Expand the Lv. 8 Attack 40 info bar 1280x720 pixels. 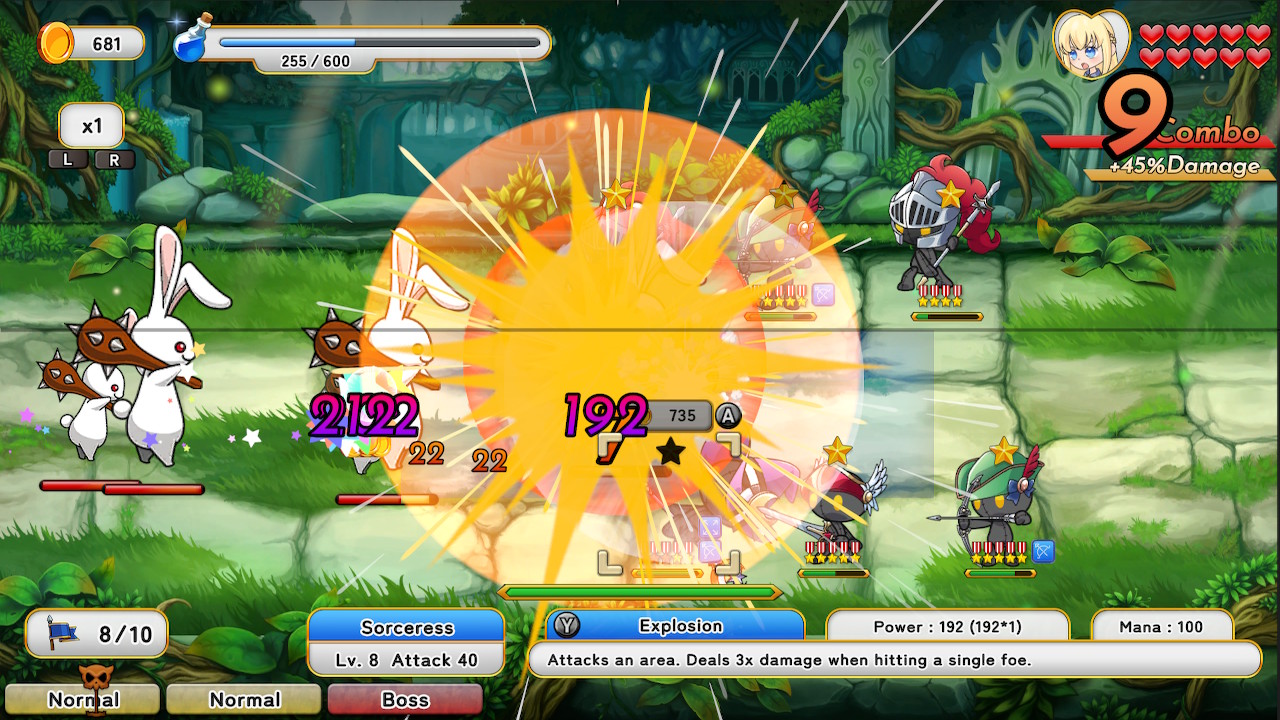406,660
